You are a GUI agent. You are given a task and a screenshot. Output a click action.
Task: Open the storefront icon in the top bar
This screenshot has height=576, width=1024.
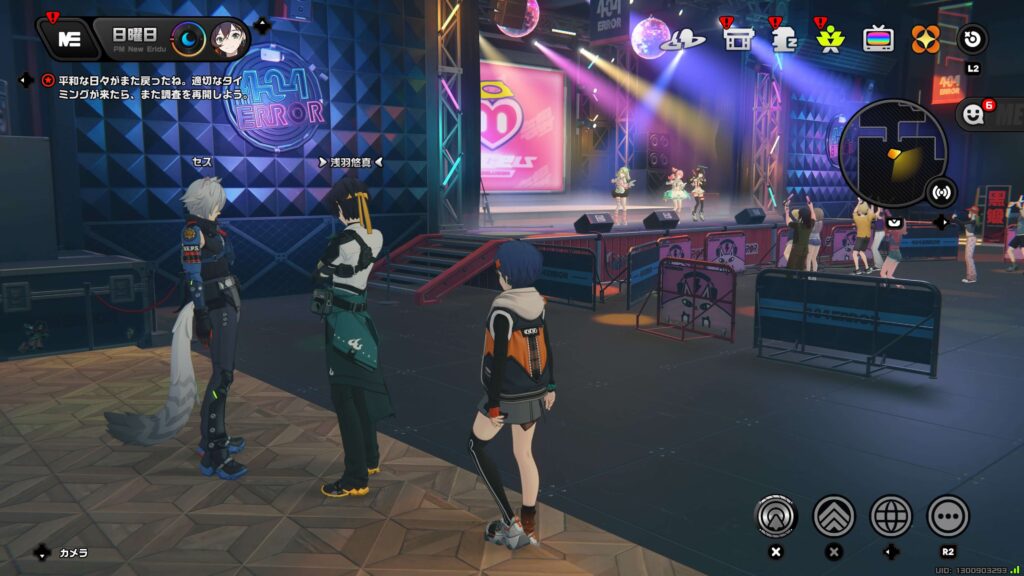click(x=738, y=40)
